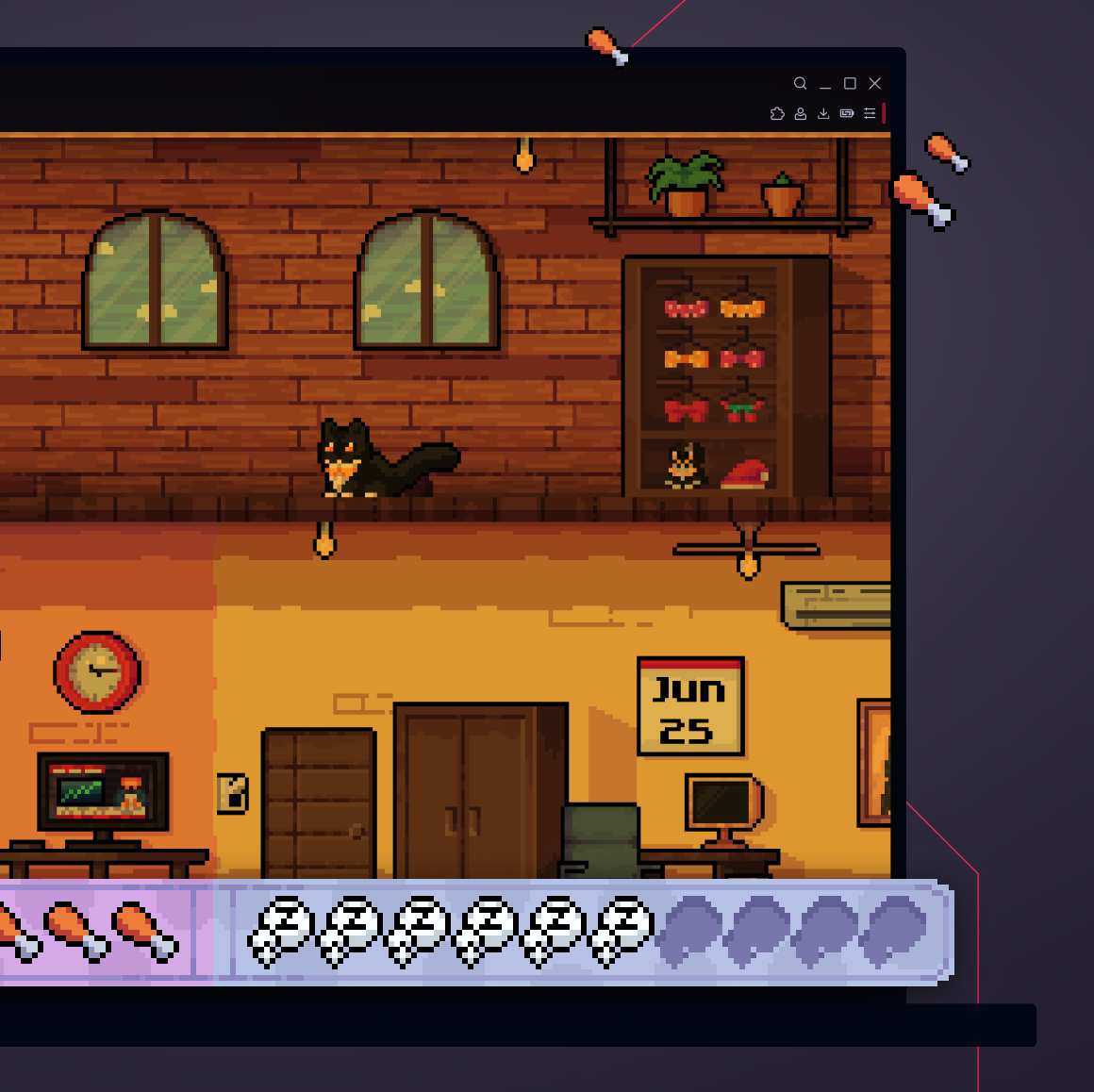This screenshot has height=1092, width=1094.
Task: Close the browser window
Action: point(874,83)
